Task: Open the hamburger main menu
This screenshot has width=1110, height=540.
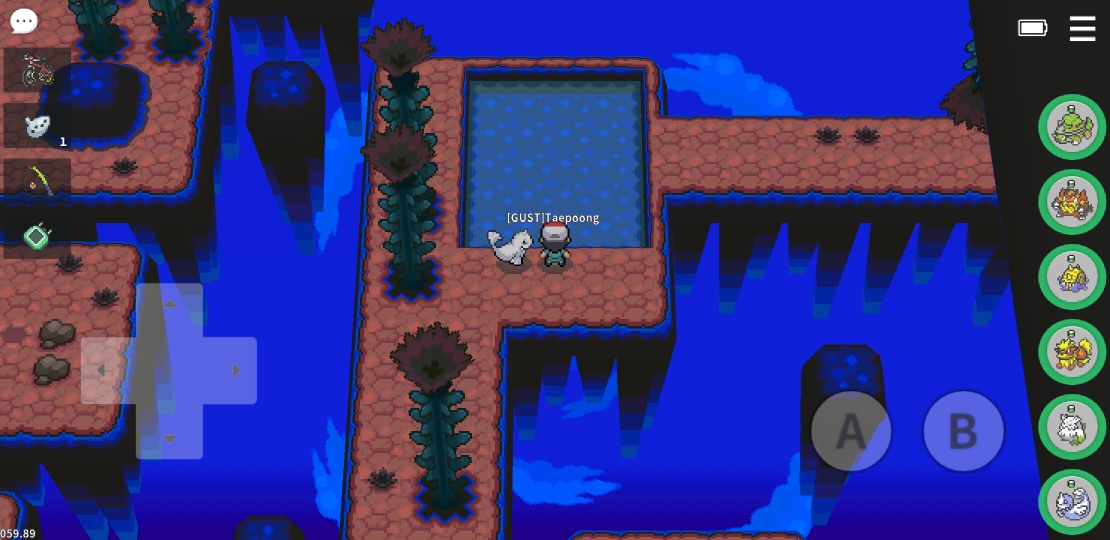Action: pos(1082,28)
